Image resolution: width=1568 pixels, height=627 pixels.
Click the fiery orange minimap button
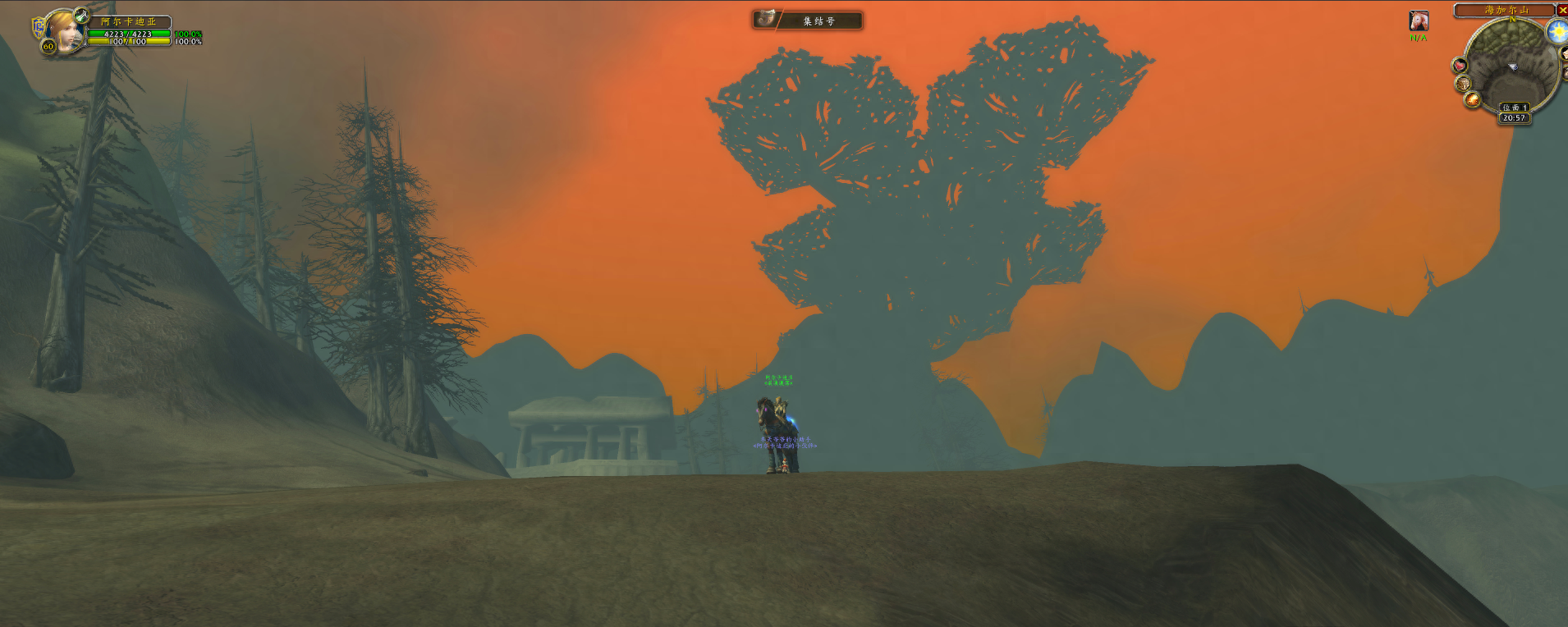pos(1473,100)
